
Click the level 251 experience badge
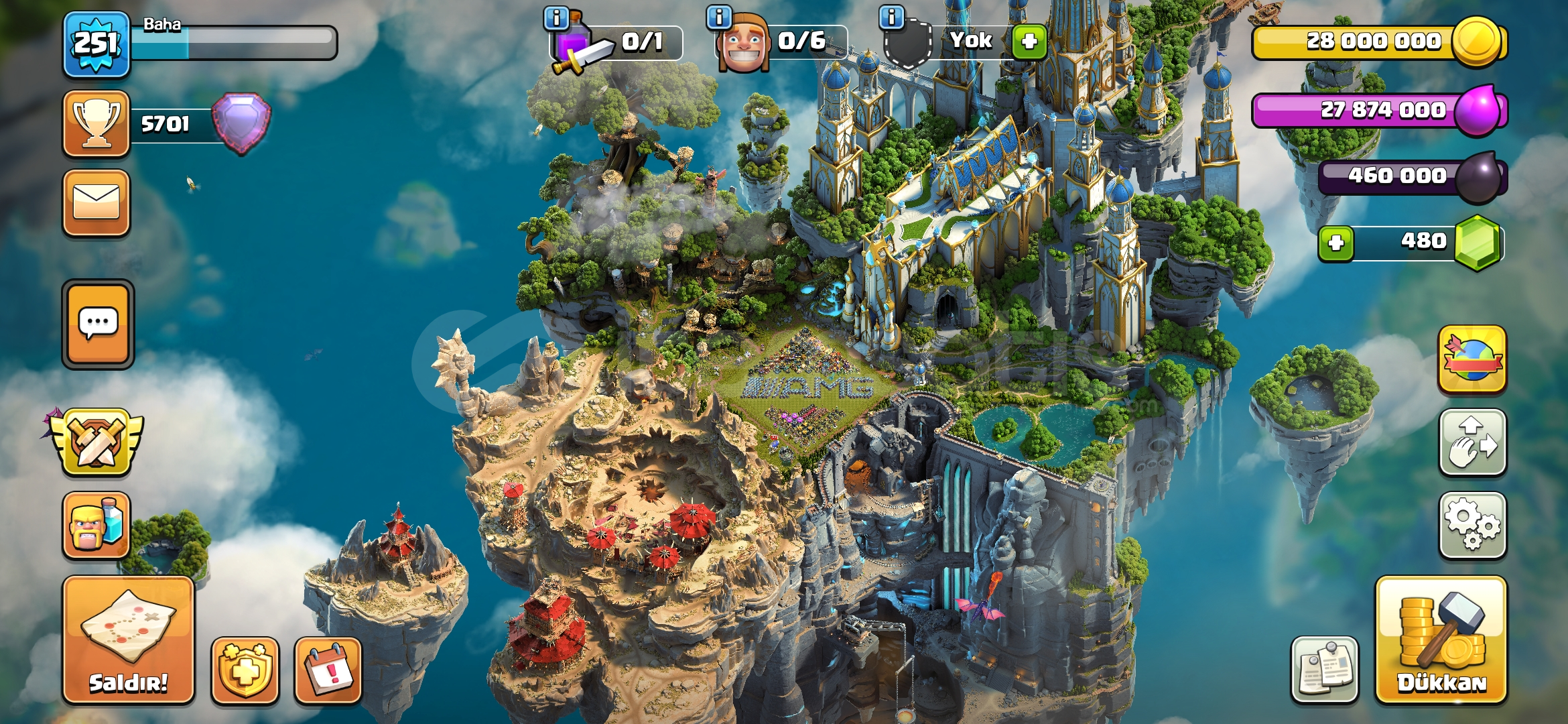[96, 44]
